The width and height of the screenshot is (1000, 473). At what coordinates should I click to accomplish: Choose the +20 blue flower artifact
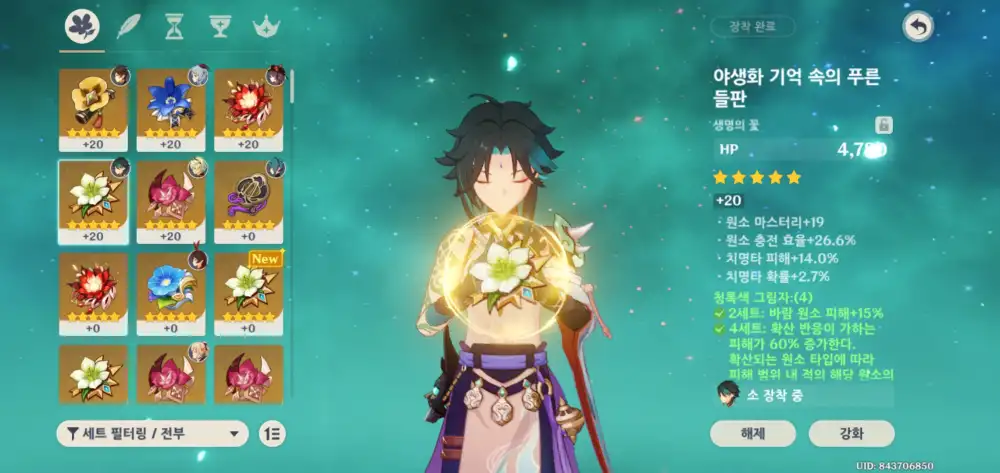[171, 108]
